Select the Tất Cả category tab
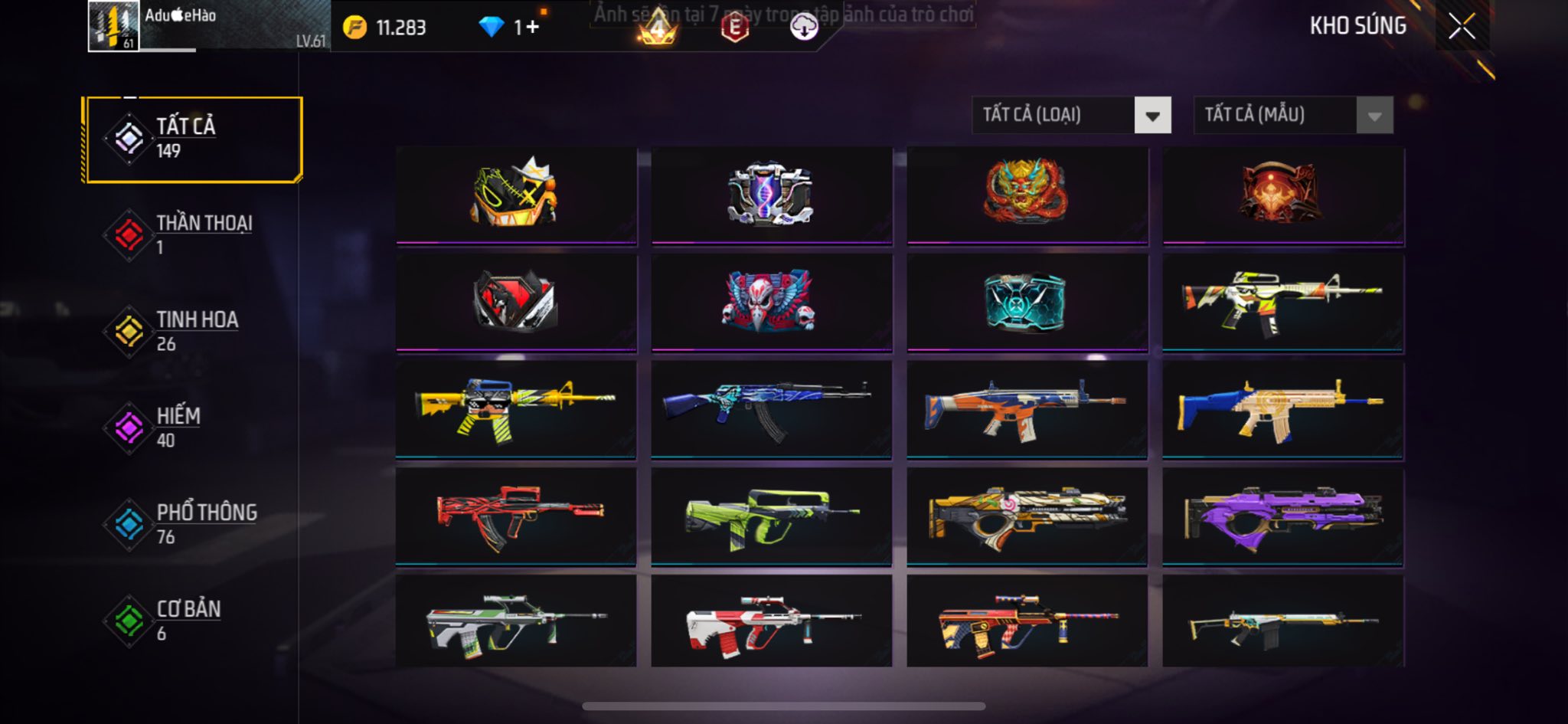This screenshot has width=1568, height=724. (x=193, y=139)
